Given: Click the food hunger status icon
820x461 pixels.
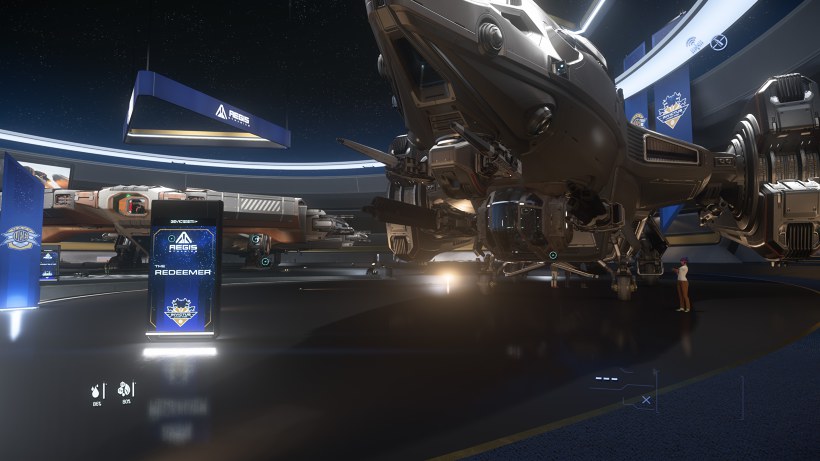Looking at the screenshot, I should point(125,389).
